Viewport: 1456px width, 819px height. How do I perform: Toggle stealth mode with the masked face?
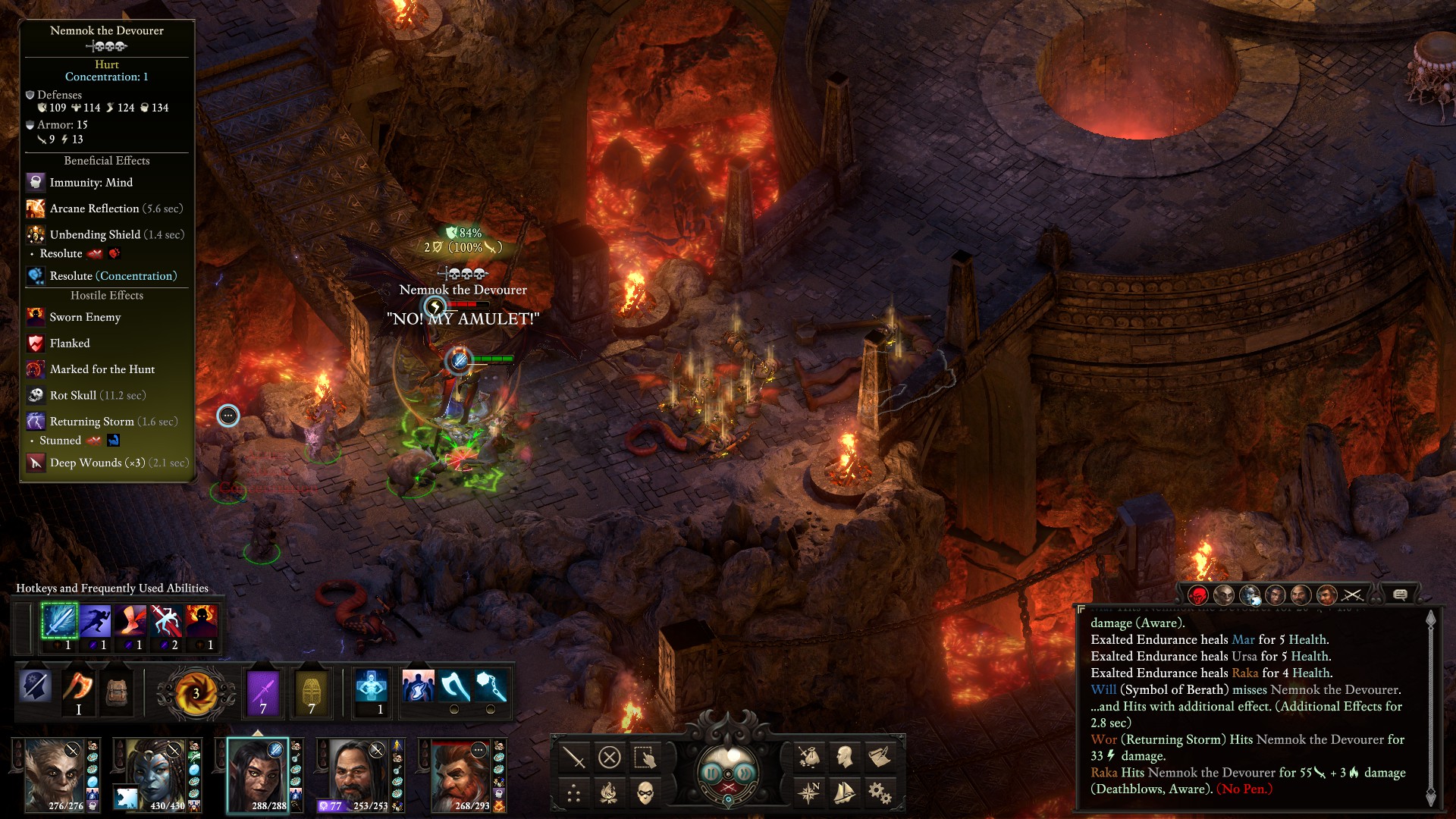(x=645, y=793)
